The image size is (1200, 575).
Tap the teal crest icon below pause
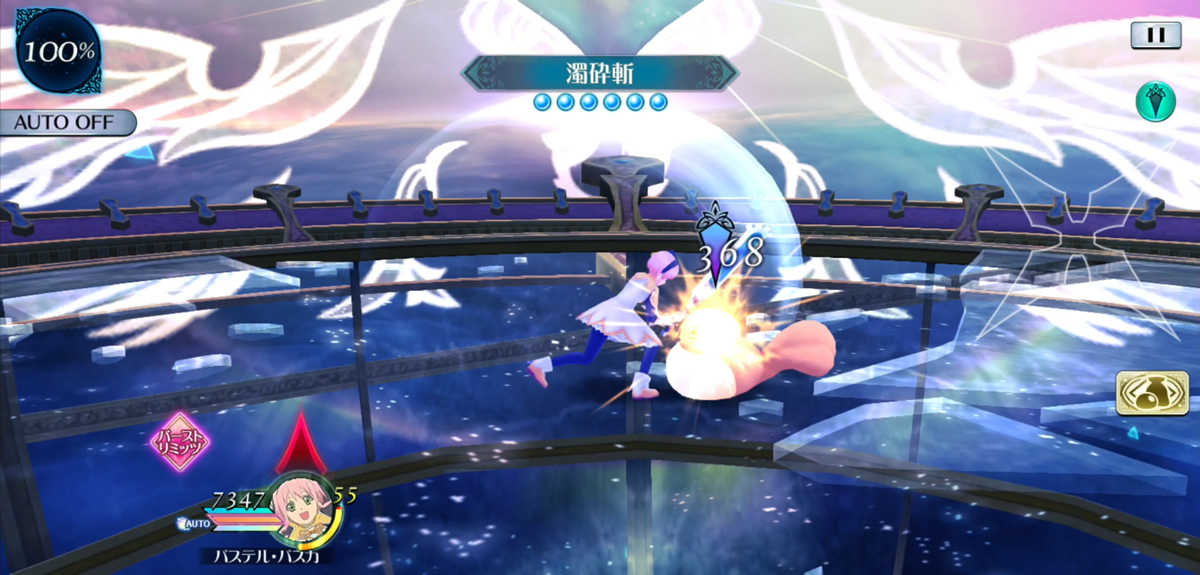coord(1155,101)
